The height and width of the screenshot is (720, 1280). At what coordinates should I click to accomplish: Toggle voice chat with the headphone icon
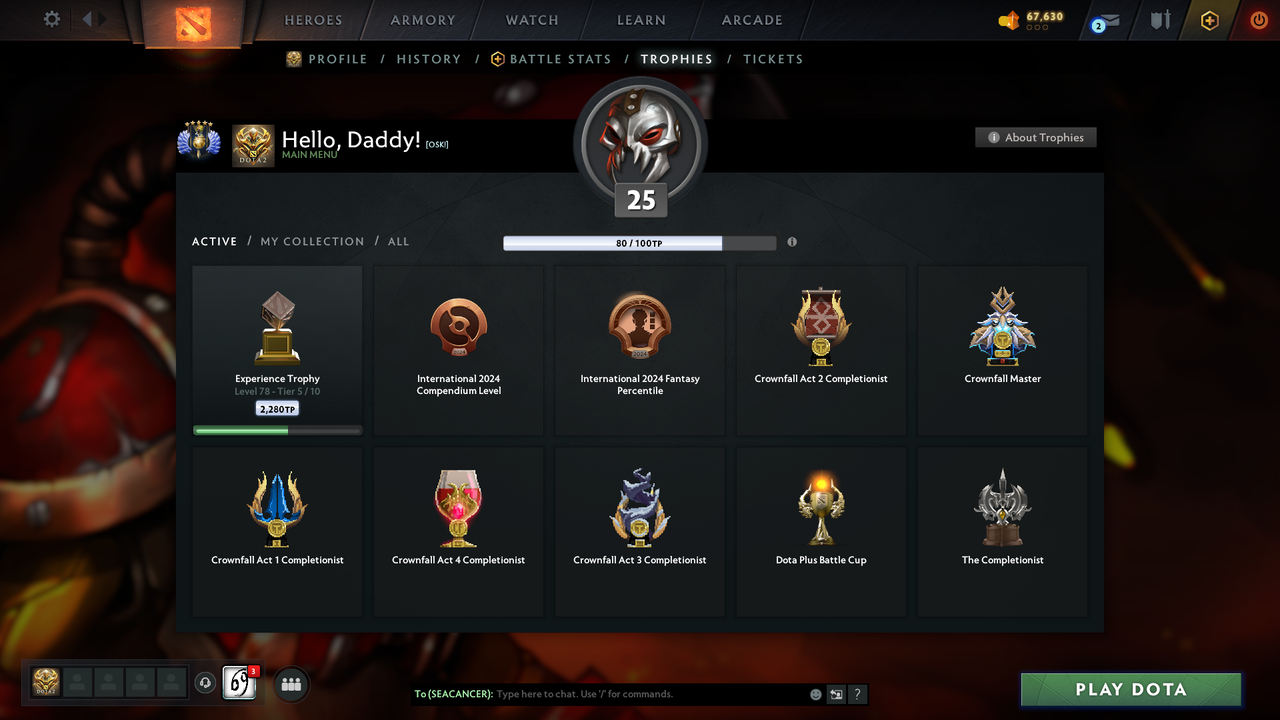[x=206, y=684]
